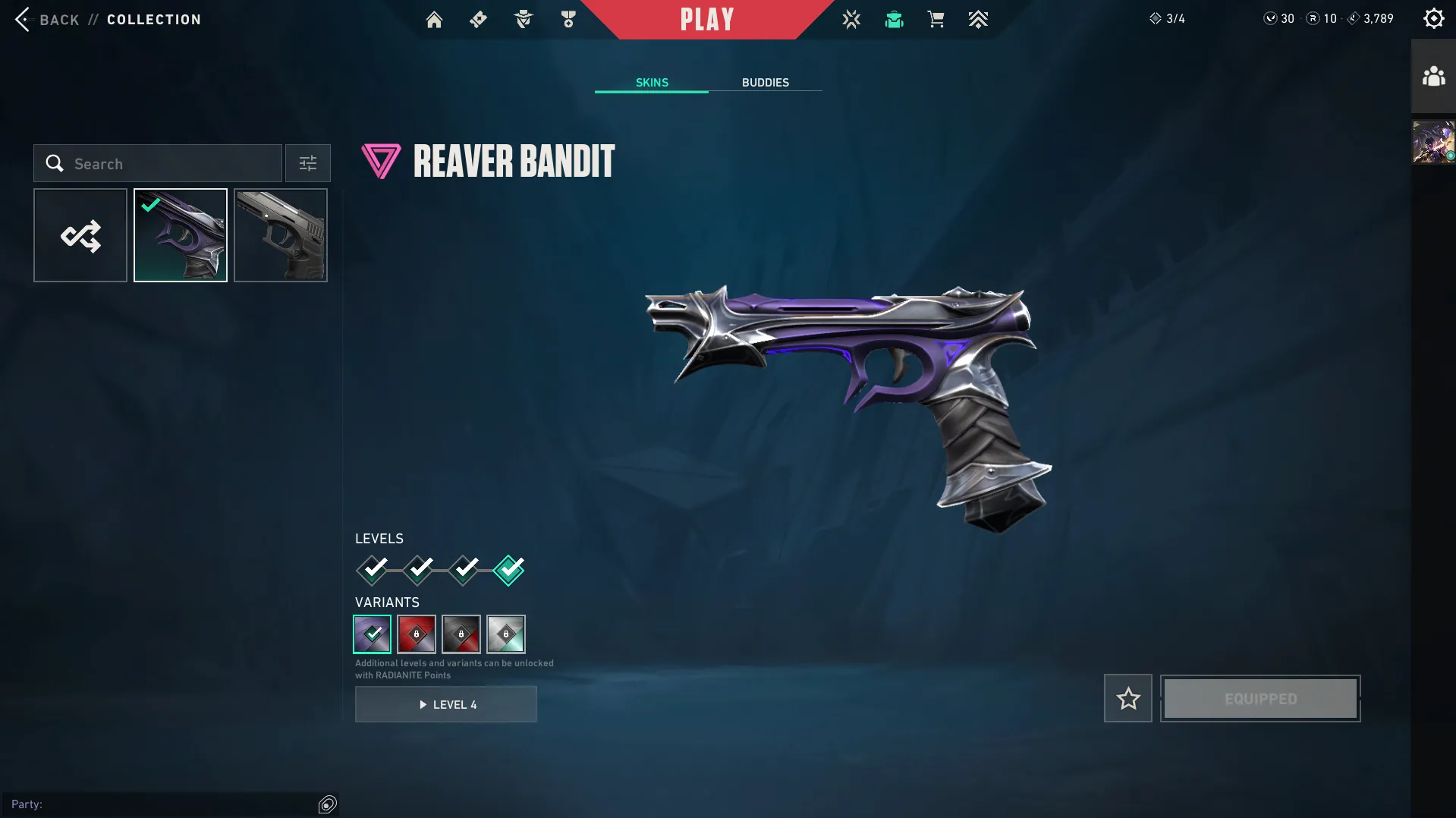
Task: Open Esports hub via Valorant logo icon
Action: click(851, 20)
